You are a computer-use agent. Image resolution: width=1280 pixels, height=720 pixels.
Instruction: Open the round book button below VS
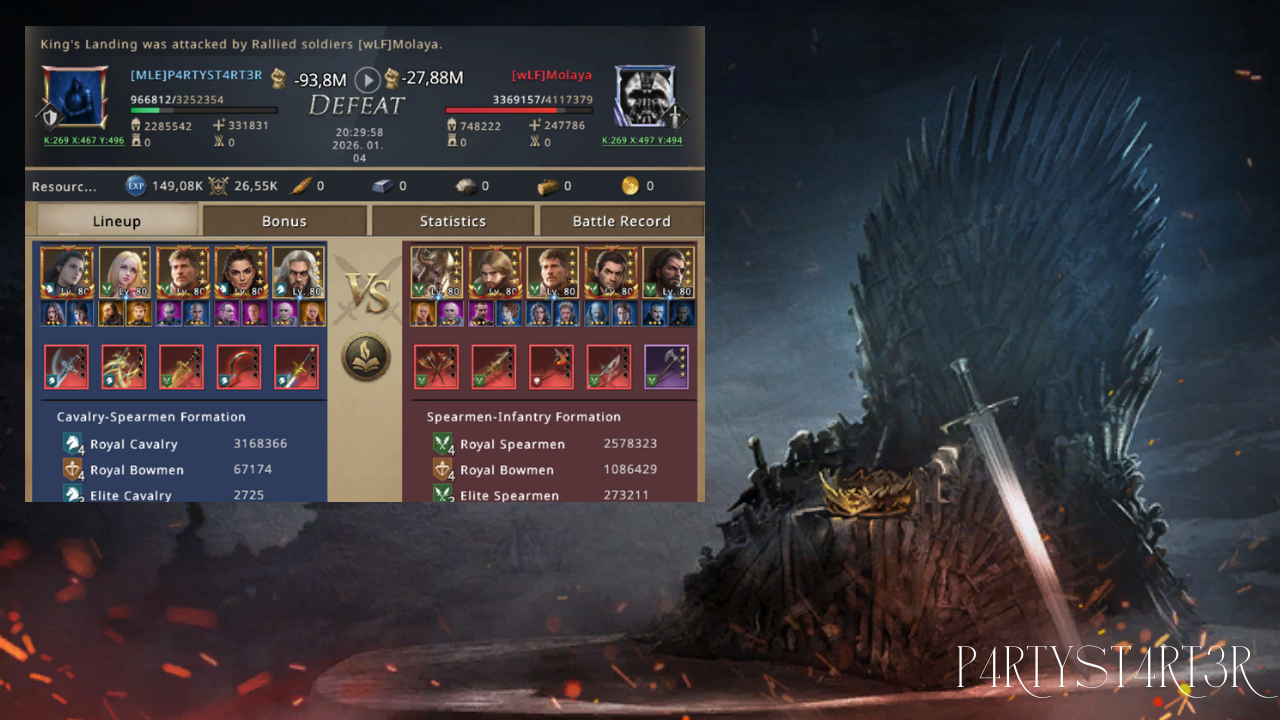366,357
